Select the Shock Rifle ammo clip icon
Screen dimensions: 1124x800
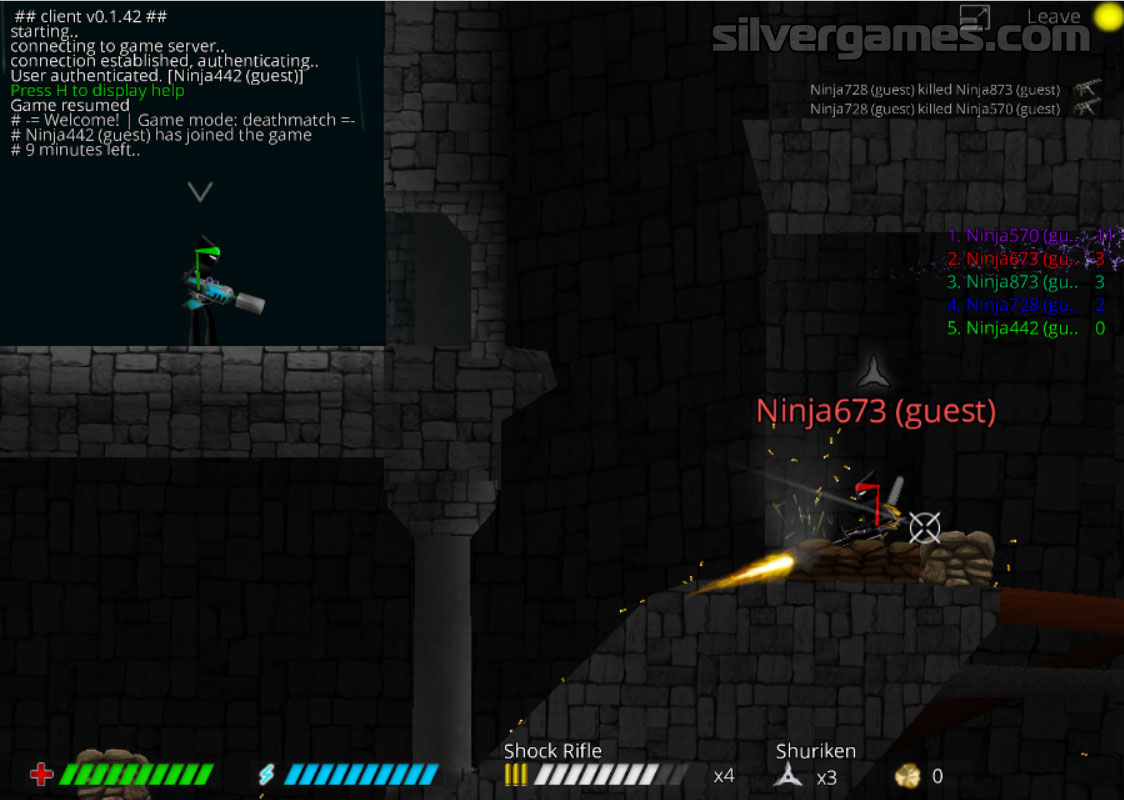point(515,775)
